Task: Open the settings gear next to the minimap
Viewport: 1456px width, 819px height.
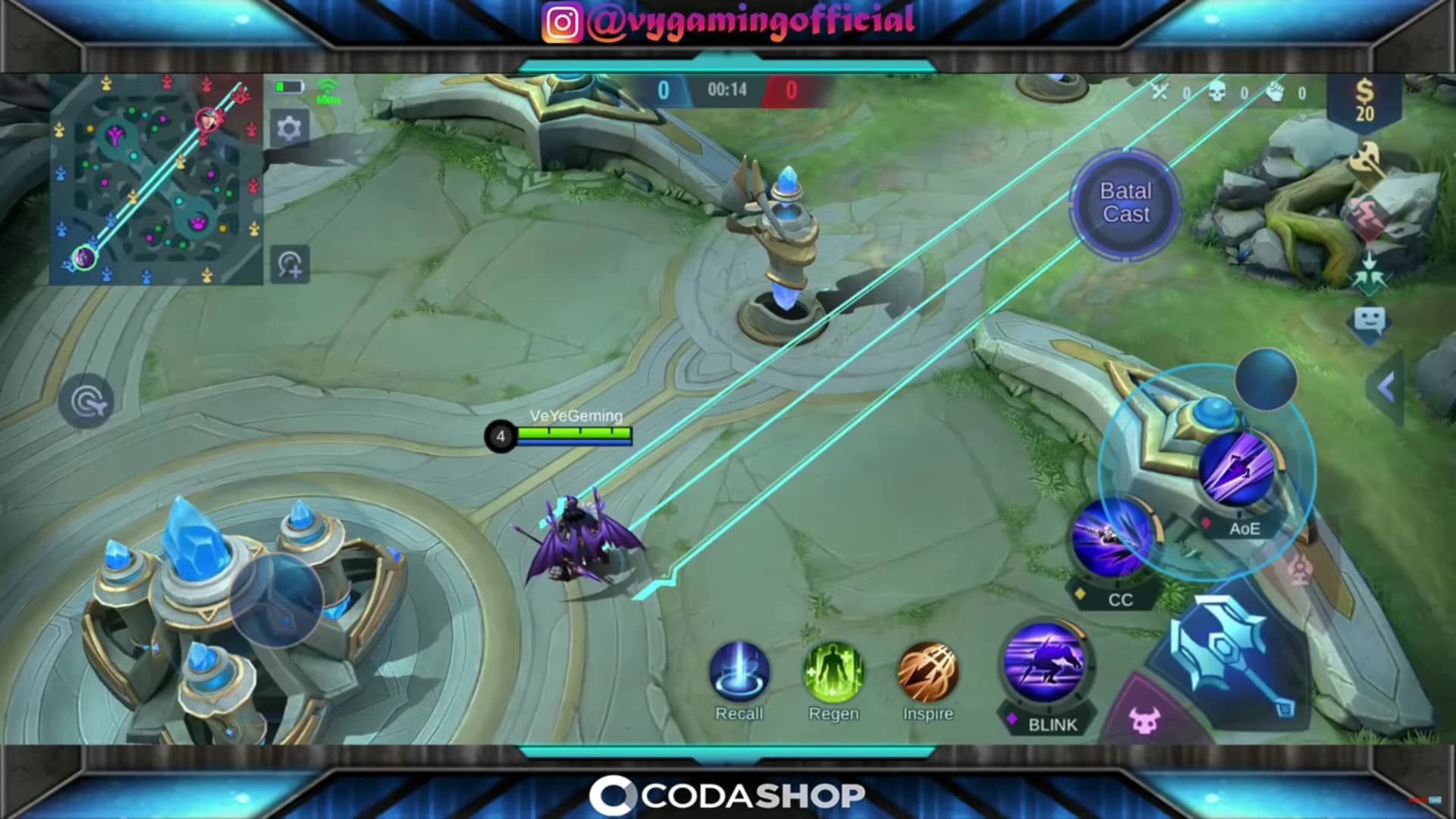Action: tap(288, 127)
